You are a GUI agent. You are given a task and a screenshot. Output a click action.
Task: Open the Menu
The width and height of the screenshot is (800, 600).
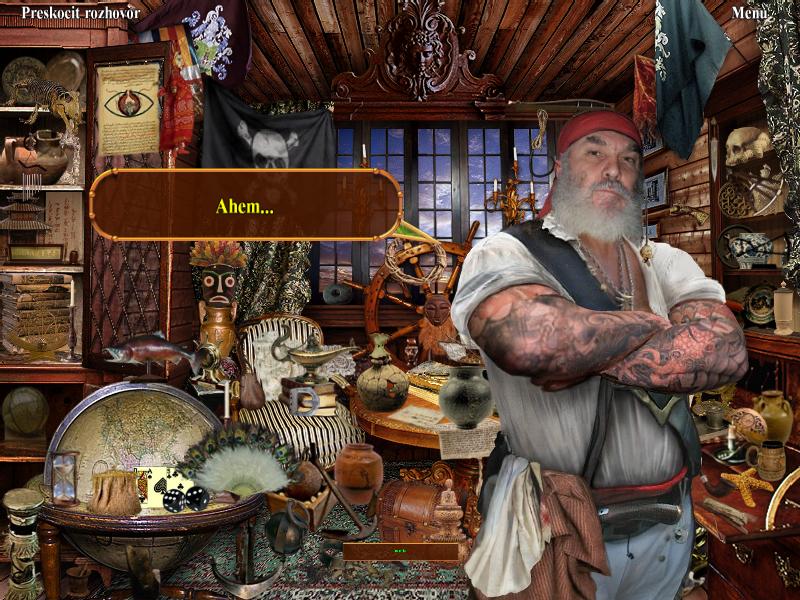tap(749, 12)
